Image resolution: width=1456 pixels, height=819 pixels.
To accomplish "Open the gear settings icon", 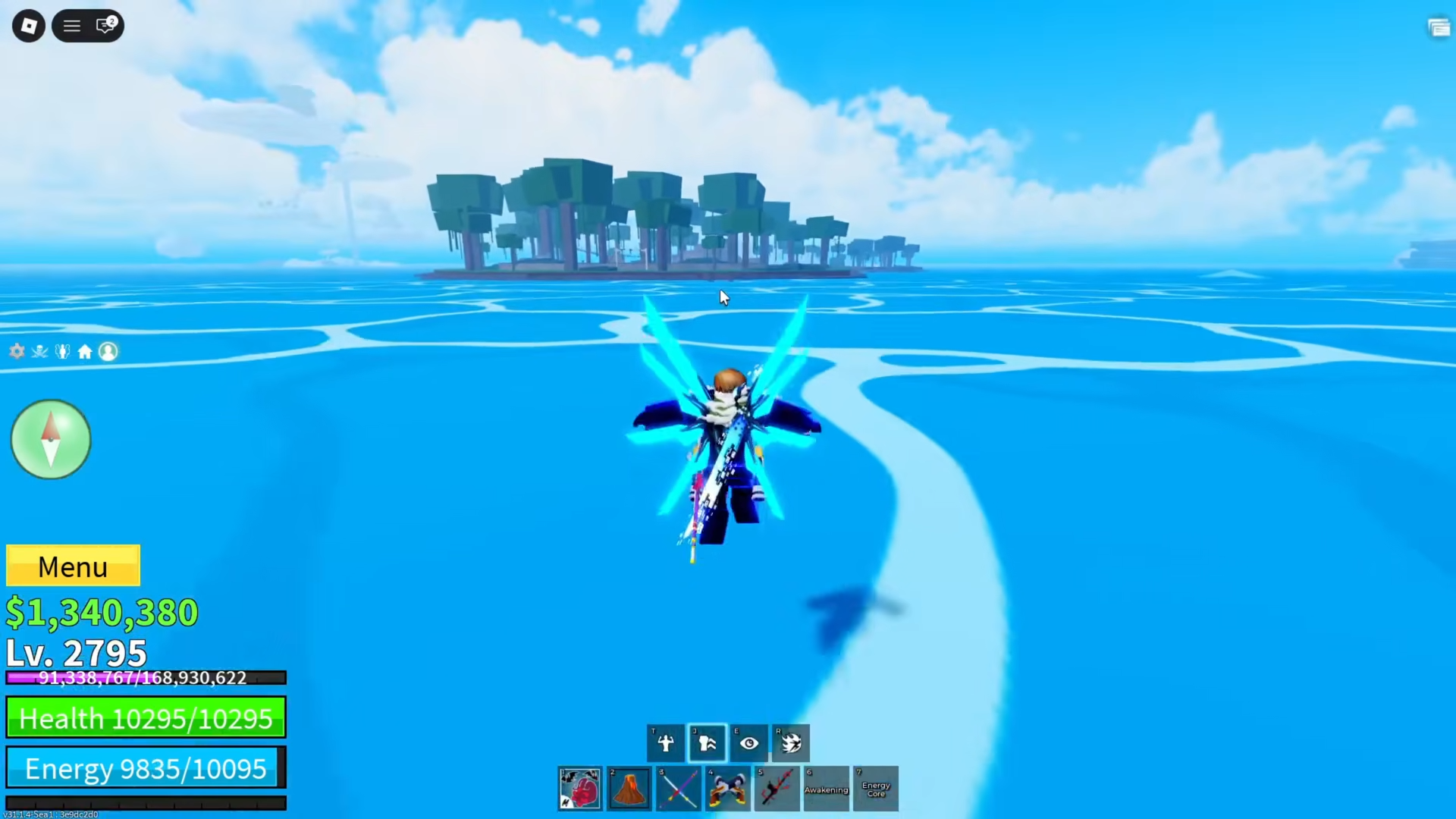I will [x=17, y=351].
